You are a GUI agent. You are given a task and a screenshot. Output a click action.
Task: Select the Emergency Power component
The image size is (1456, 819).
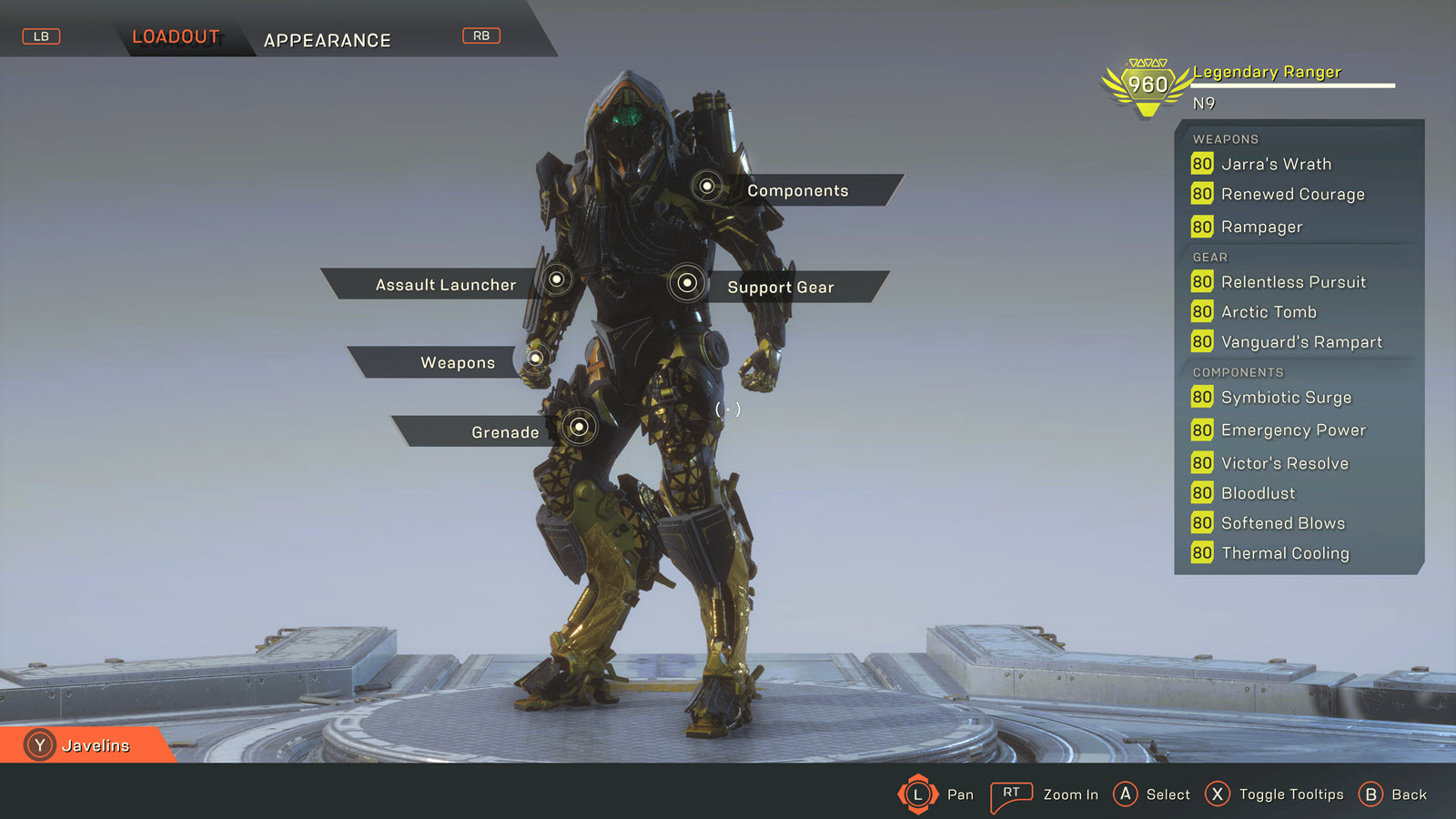(x=1293, y=430)
